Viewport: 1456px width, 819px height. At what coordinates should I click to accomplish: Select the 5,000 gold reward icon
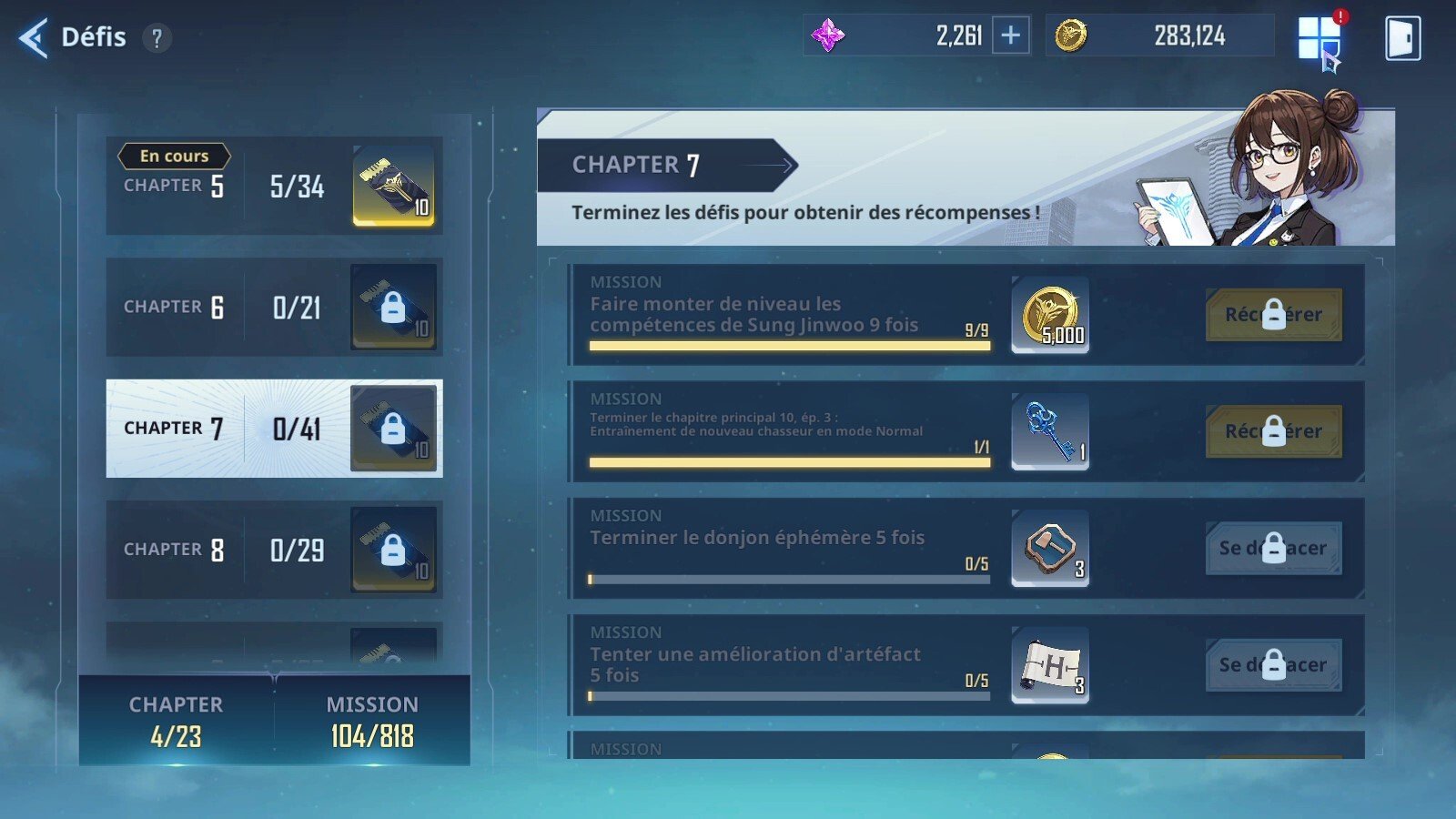[x=1049, y=316]
